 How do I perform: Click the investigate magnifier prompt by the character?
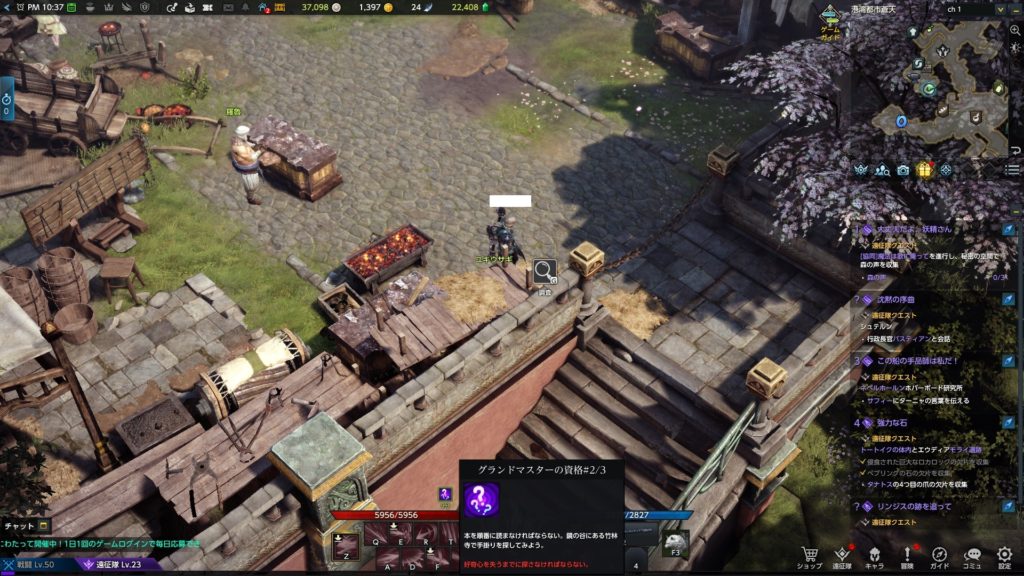point(544,270)
